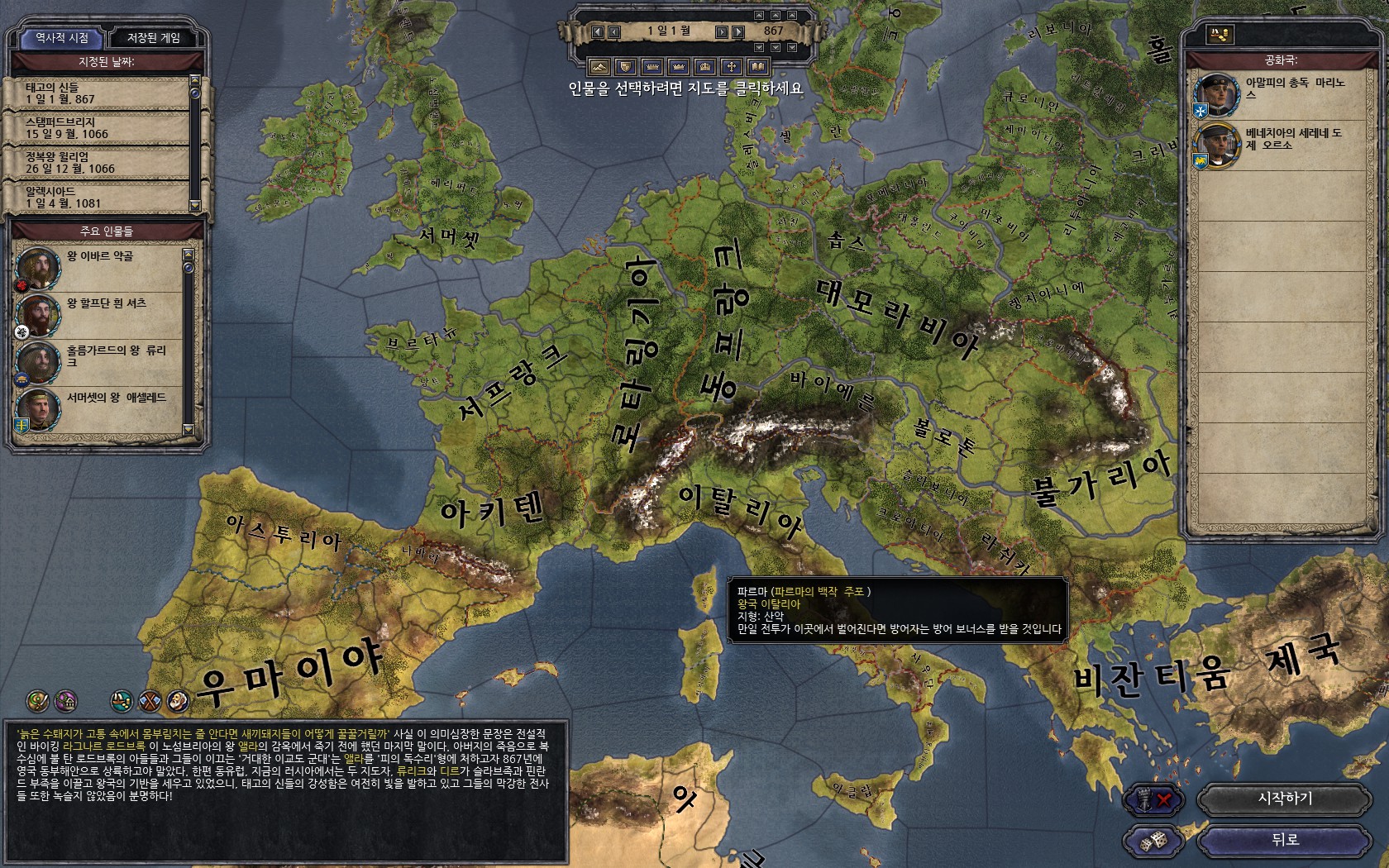Click the left date arrow to go back

click(x=598, y=31)
